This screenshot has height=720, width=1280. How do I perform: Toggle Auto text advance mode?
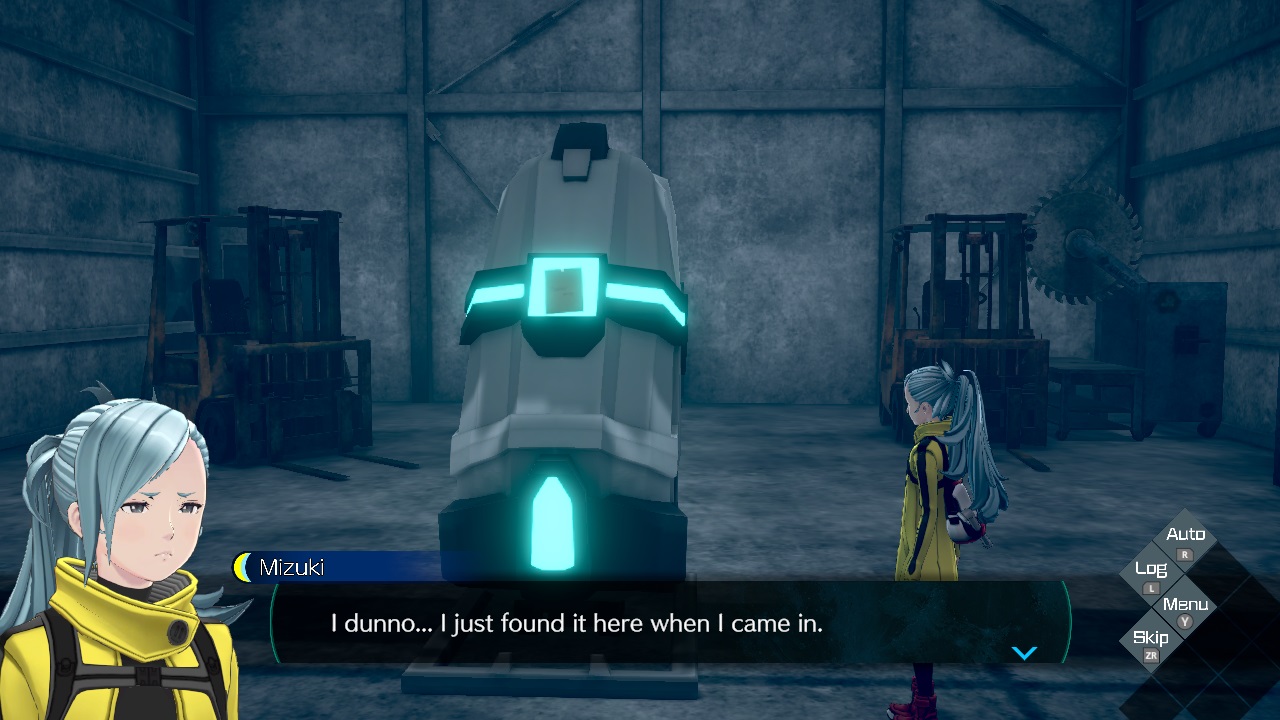[x=1186, y=534]
